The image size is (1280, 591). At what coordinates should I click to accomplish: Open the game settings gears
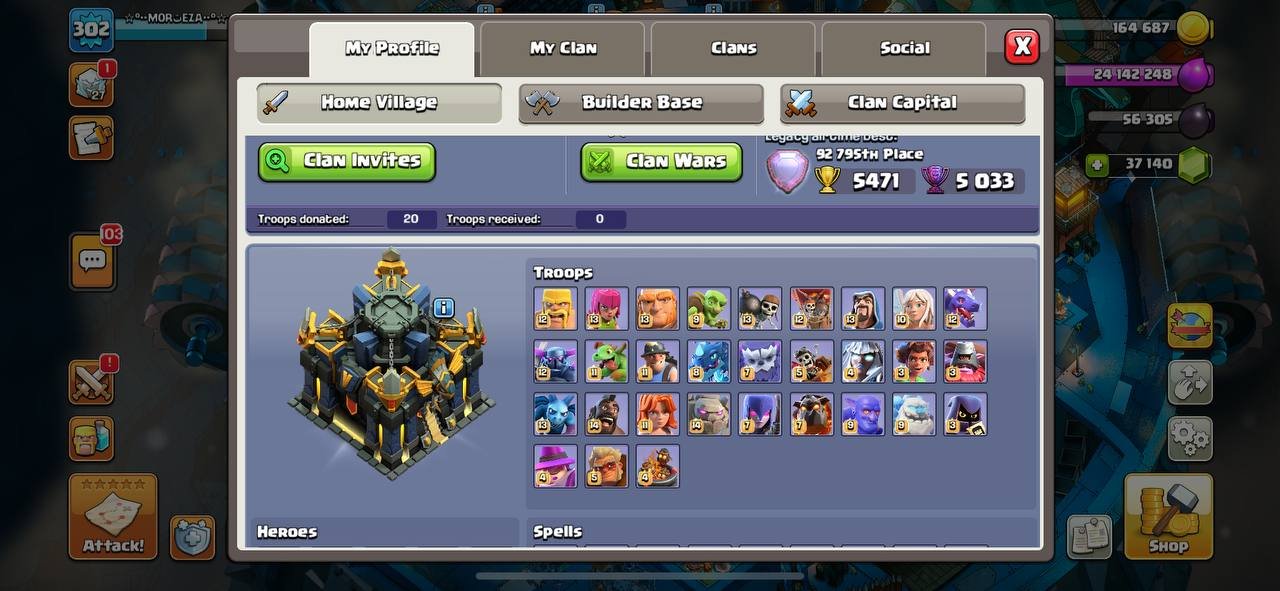pyautogui.click(x=1190, y=438)
